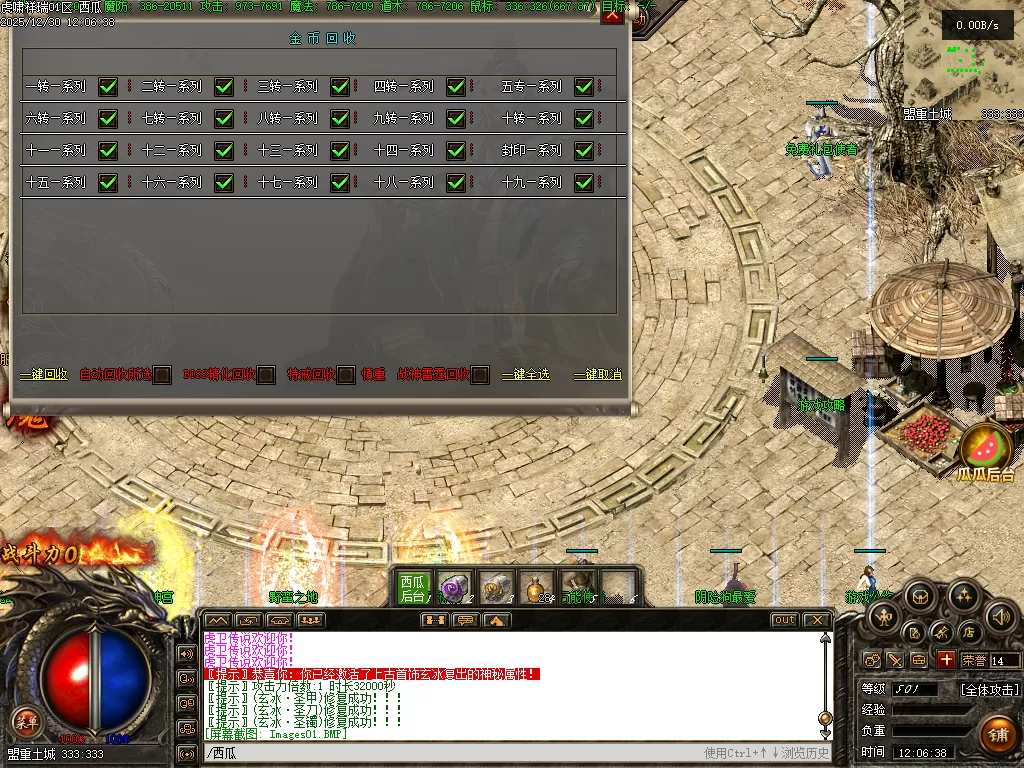Close the 金币回收 recycle window

pos(612,16)
